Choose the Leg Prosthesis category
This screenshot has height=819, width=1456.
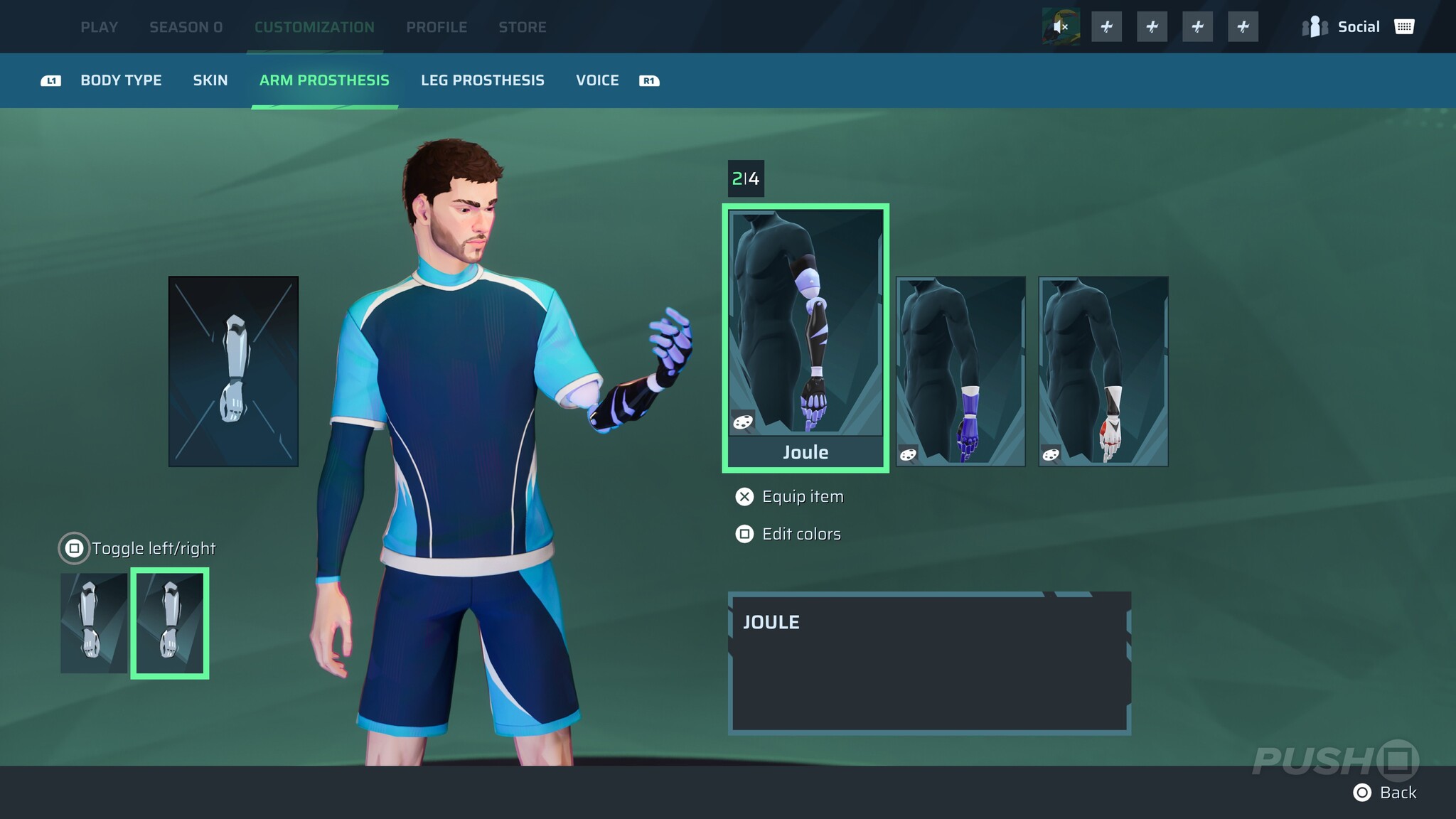click(x=482, y=80)
